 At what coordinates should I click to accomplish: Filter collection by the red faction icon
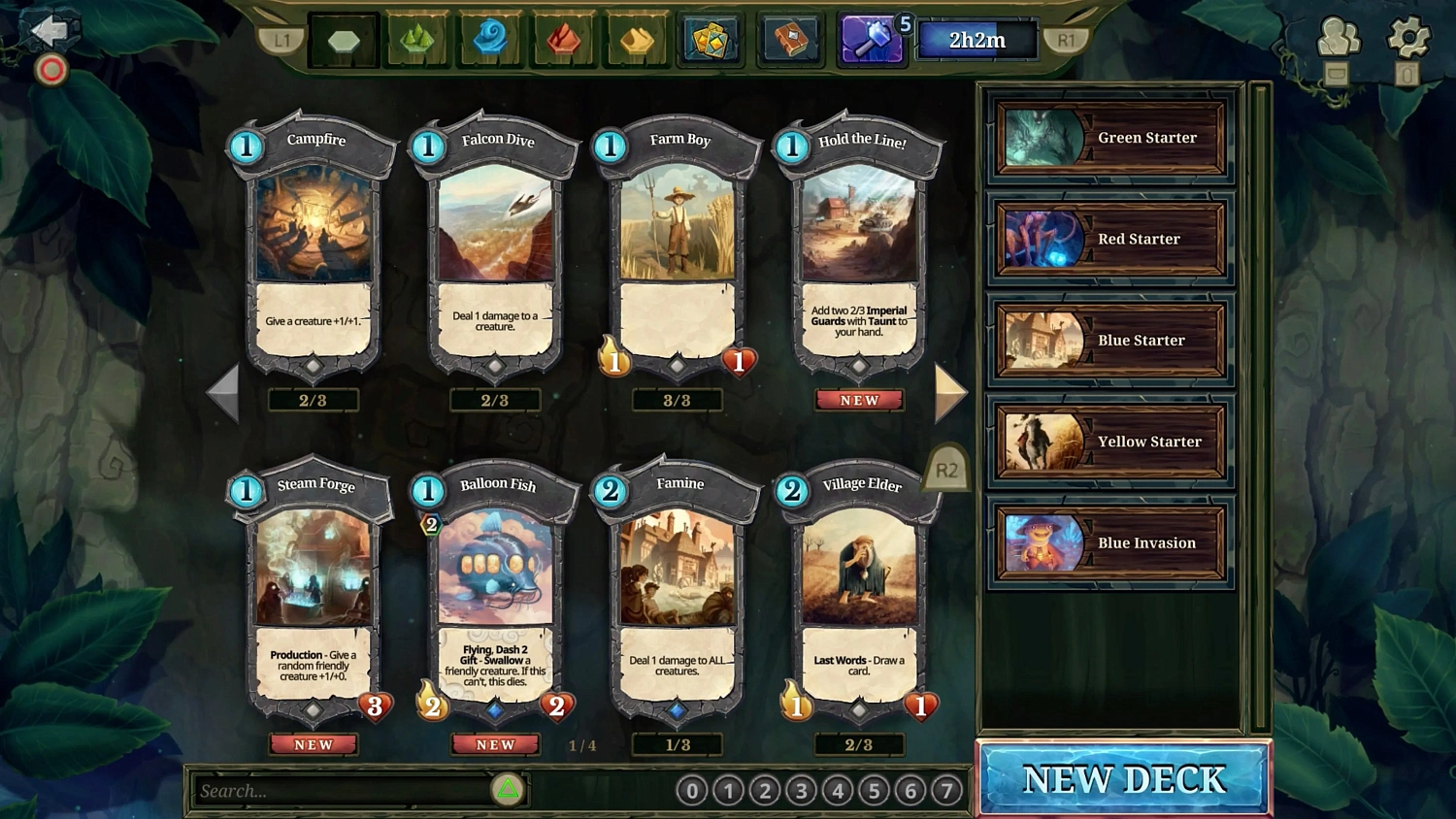[x=564, y=39]
